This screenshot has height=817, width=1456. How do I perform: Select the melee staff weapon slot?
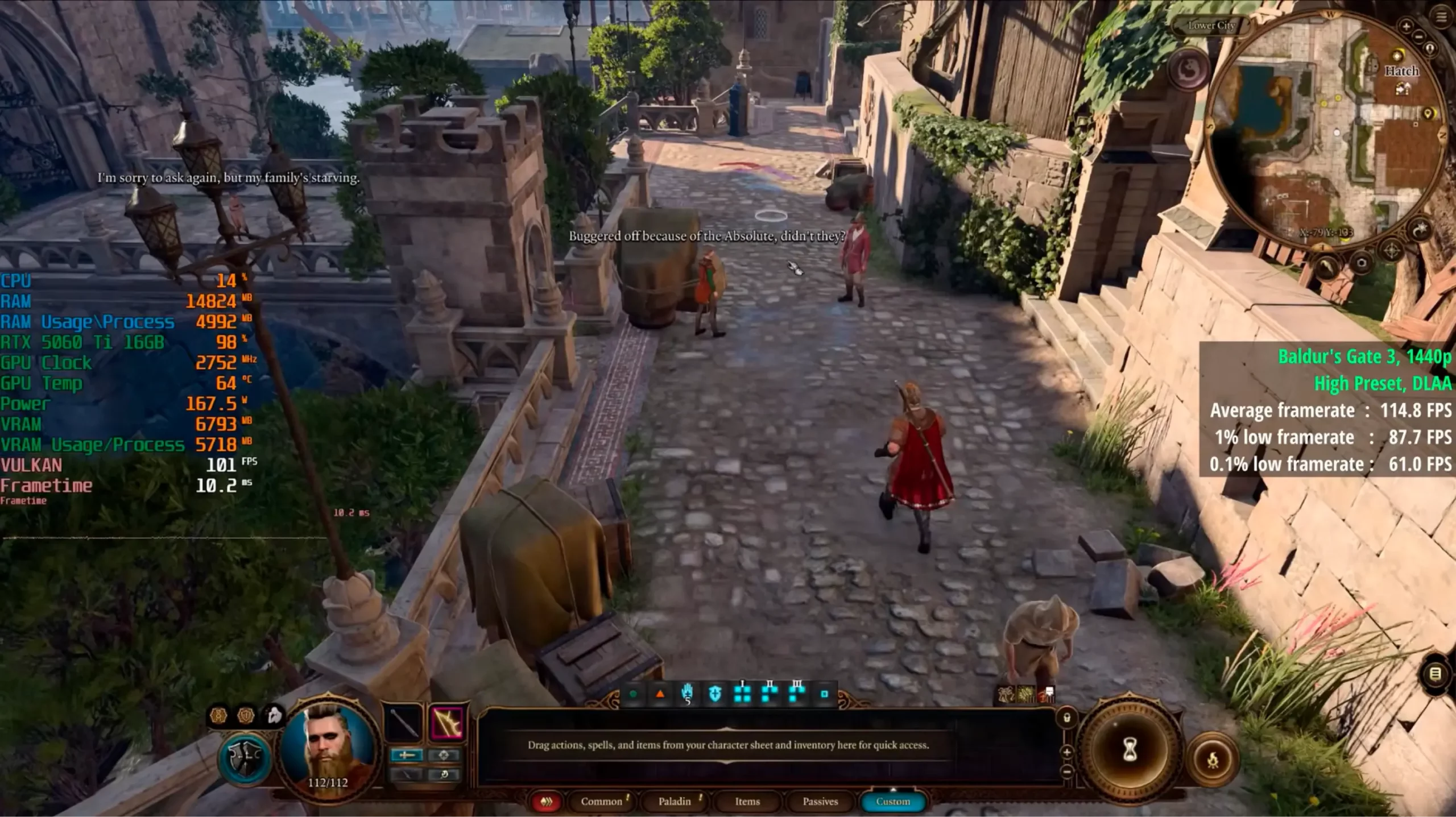(404, 724)
